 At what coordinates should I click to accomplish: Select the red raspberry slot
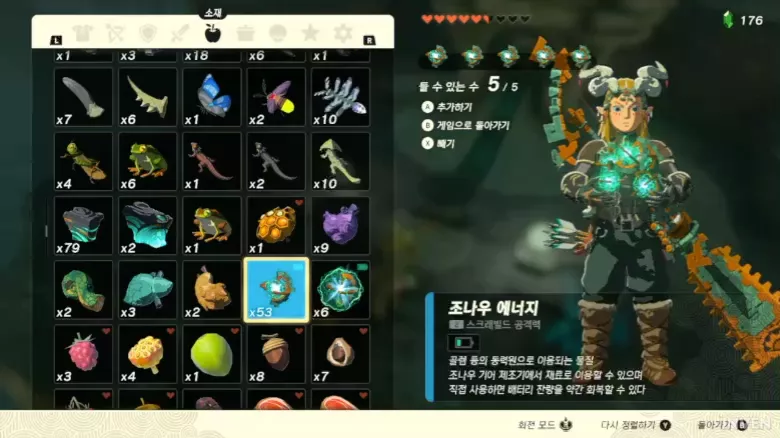click(83, 353)
